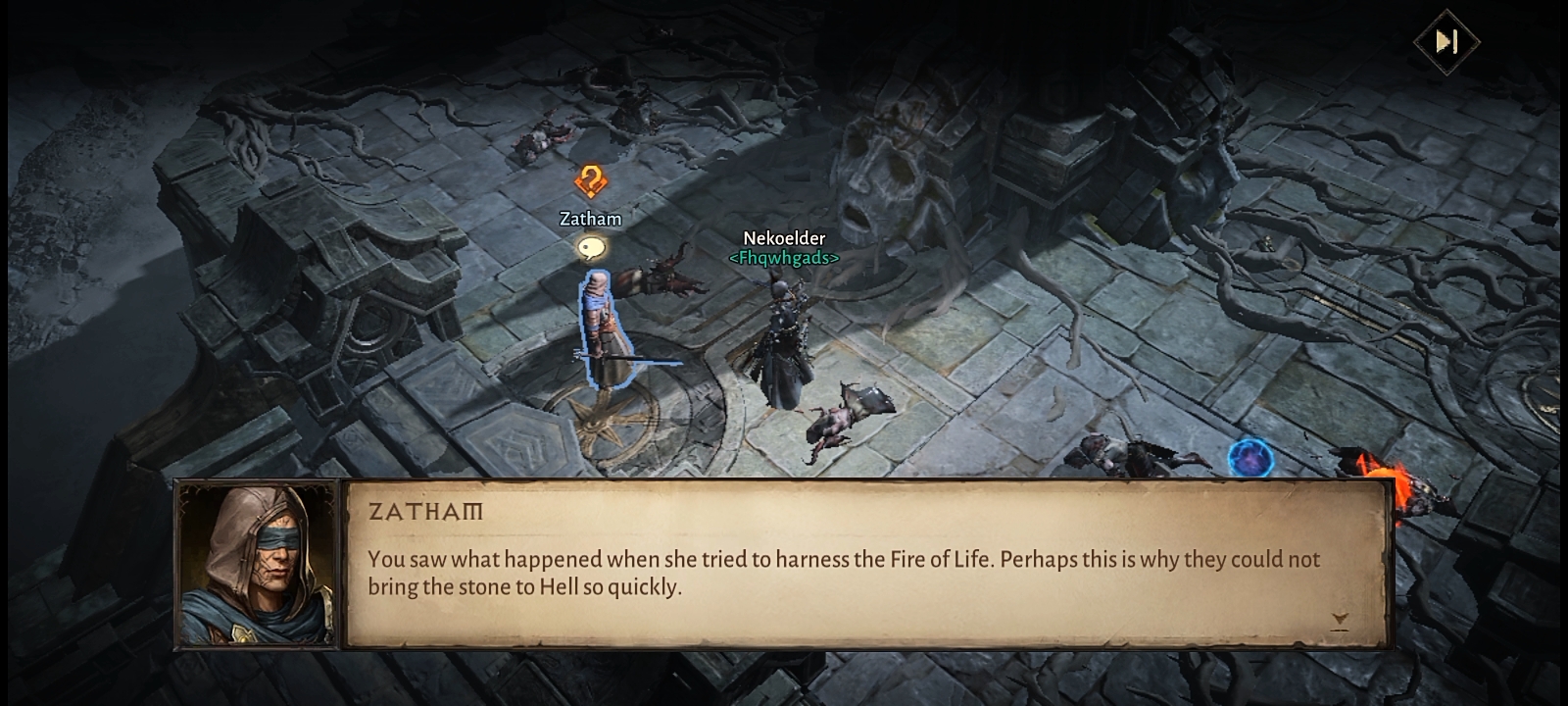Tap the speech bubble above Zatham
This screenshot has height=706, width=1568.
pos(590,248)
